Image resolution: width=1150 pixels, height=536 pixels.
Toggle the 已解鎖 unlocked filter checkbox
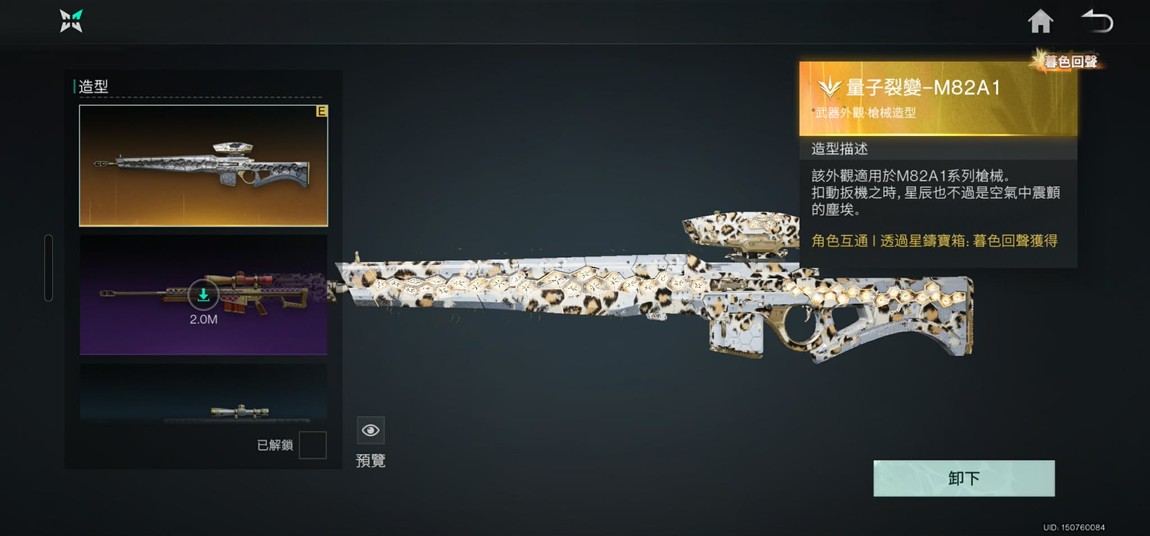point(312,445)
